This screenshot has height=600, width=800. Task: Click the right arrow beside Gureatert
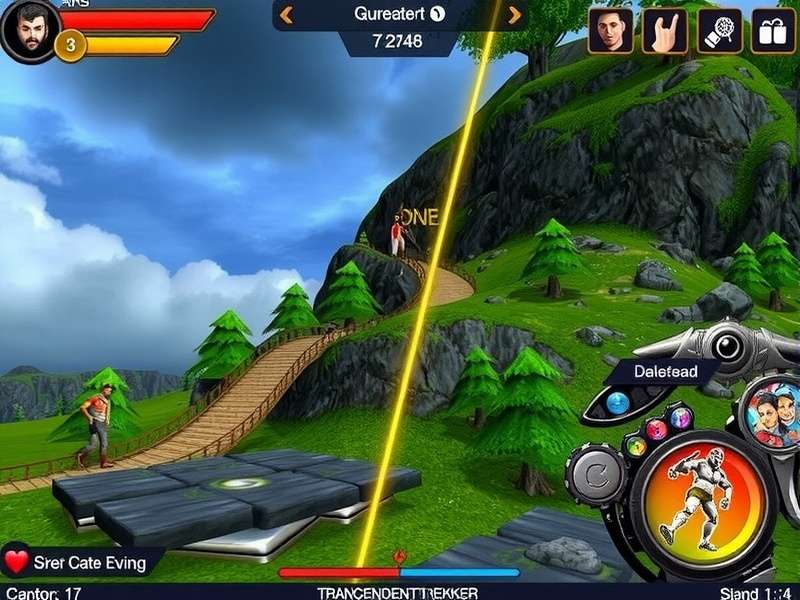515,15
